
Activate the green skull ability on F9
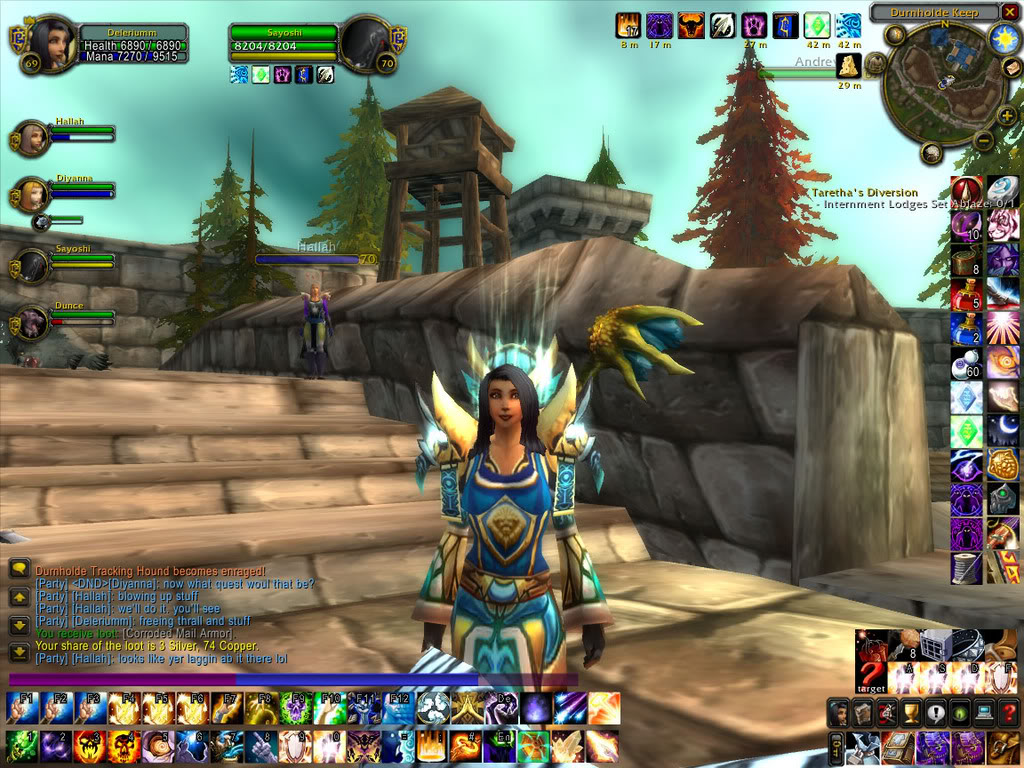click(x=294, y=708)
